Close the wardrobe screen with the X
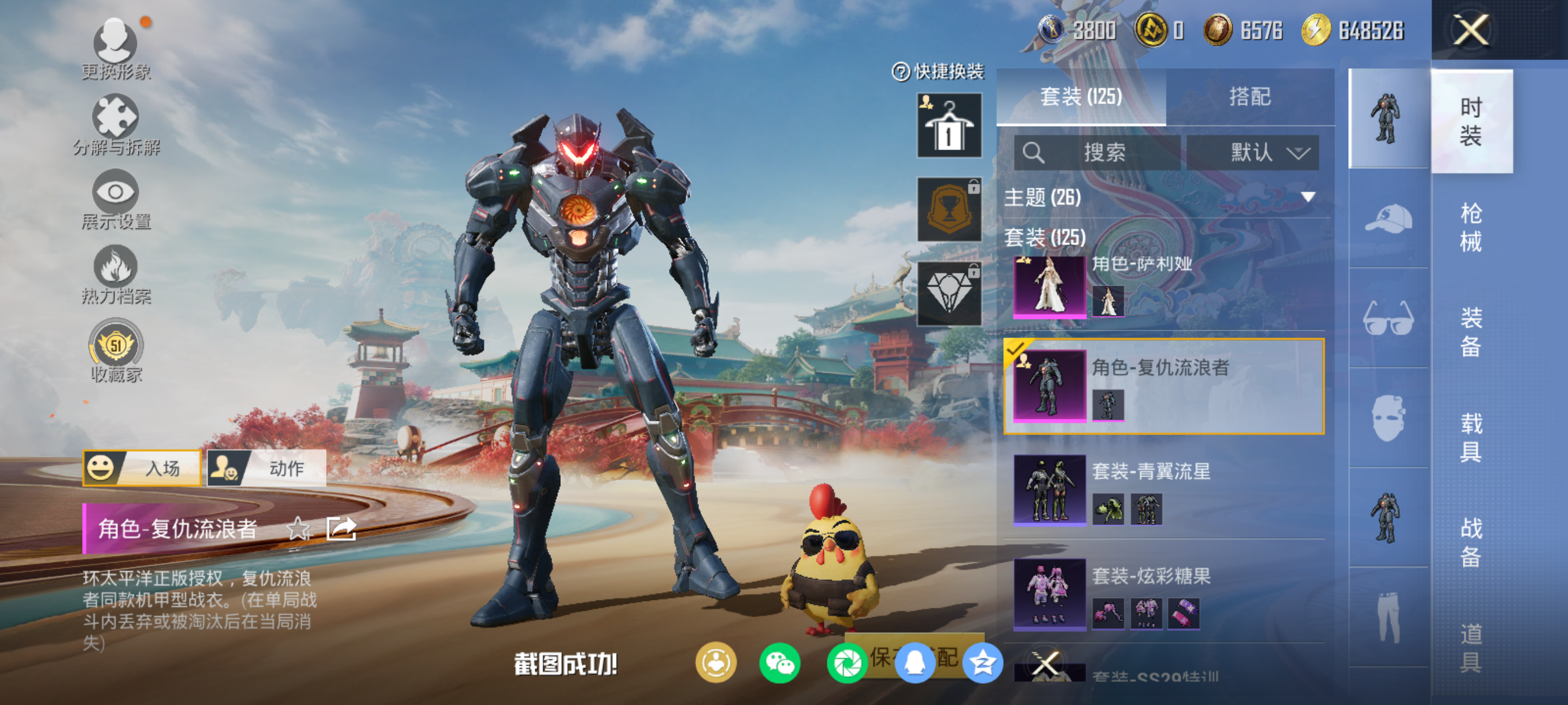The height and width of the screenshot is (705, 1568). coord(1471,30)
